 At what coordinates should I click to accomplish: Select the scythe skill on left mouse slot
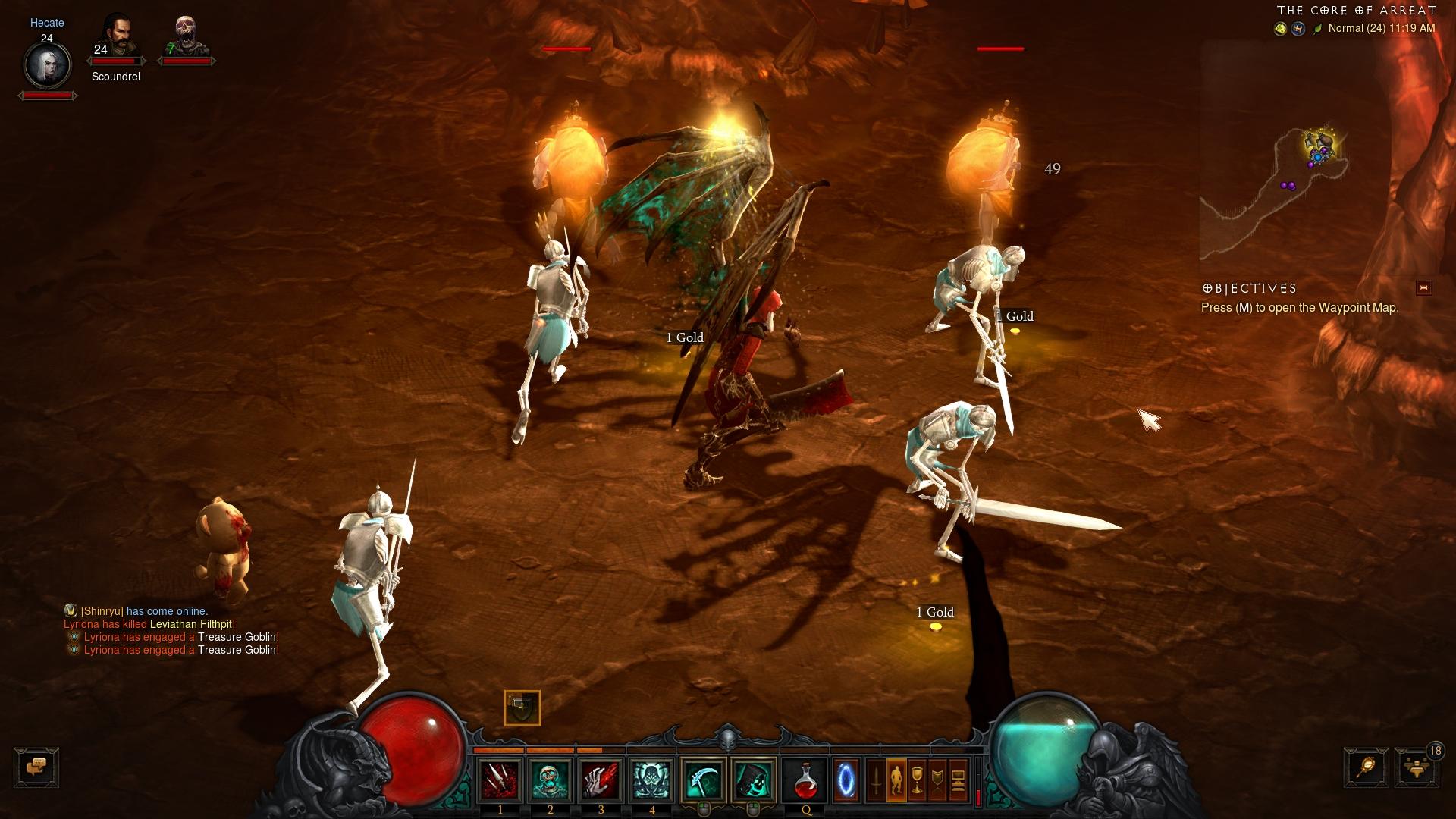[x=704, y=780]
